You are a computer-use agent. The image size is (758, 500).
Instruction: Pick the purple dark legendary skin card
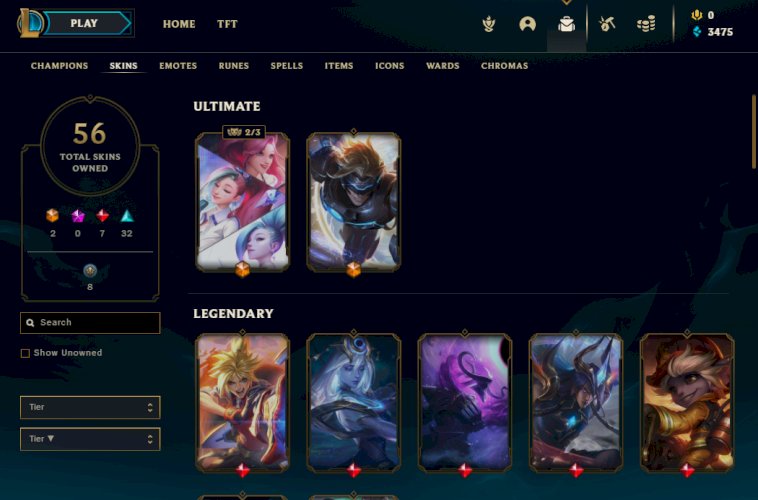465,402
